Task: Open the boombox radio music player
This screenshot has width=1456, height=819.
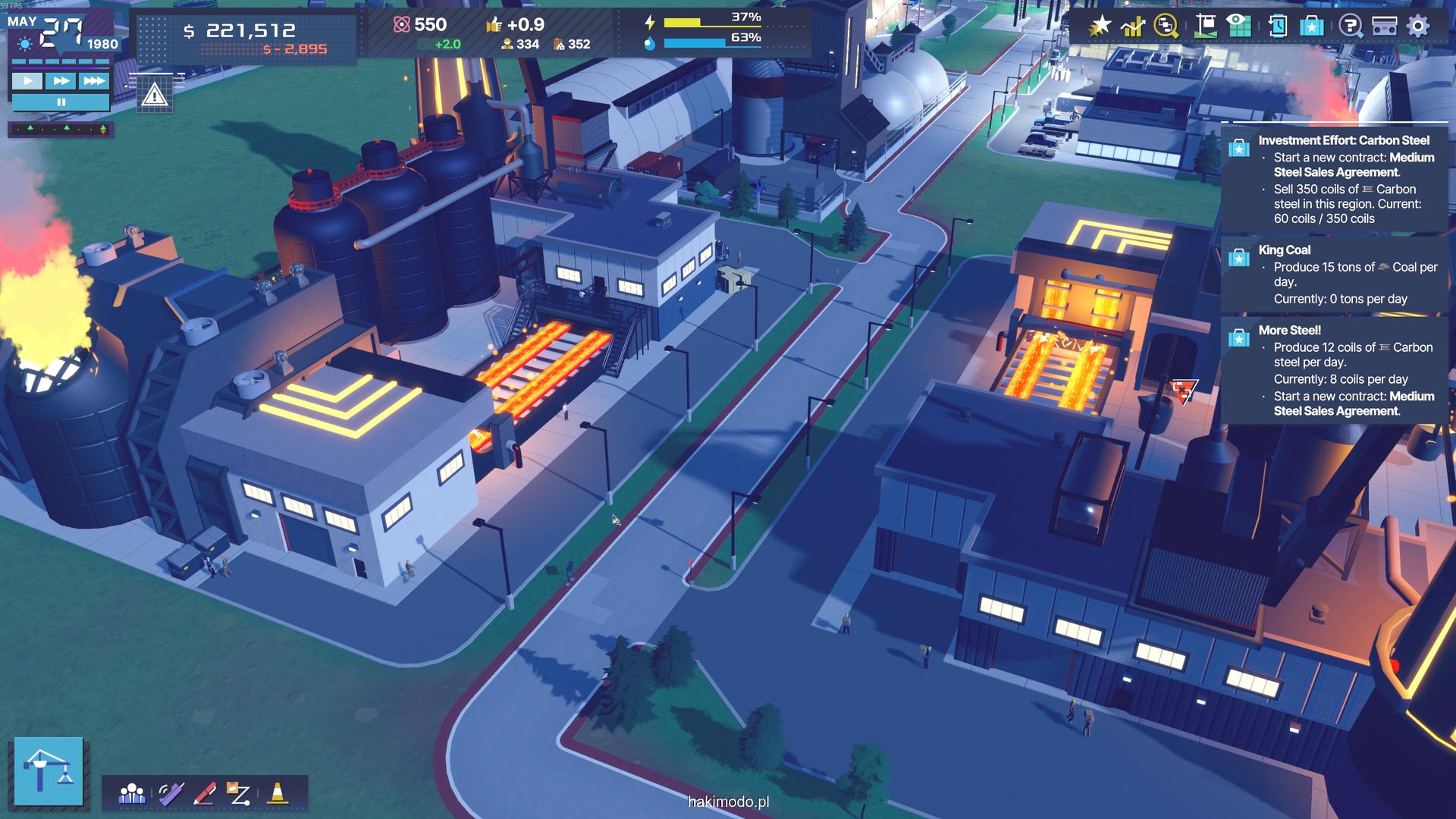Action: pyautogui.click(x=1385, y=27)
